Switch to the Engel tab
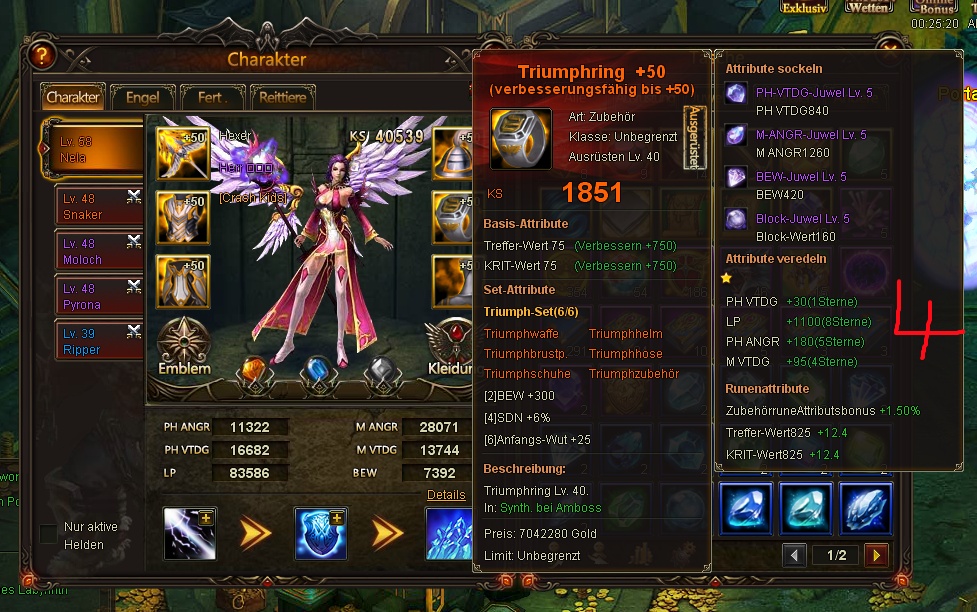Image resolution: width=977 pixels, height=612 pixels. tap(142, 97)
